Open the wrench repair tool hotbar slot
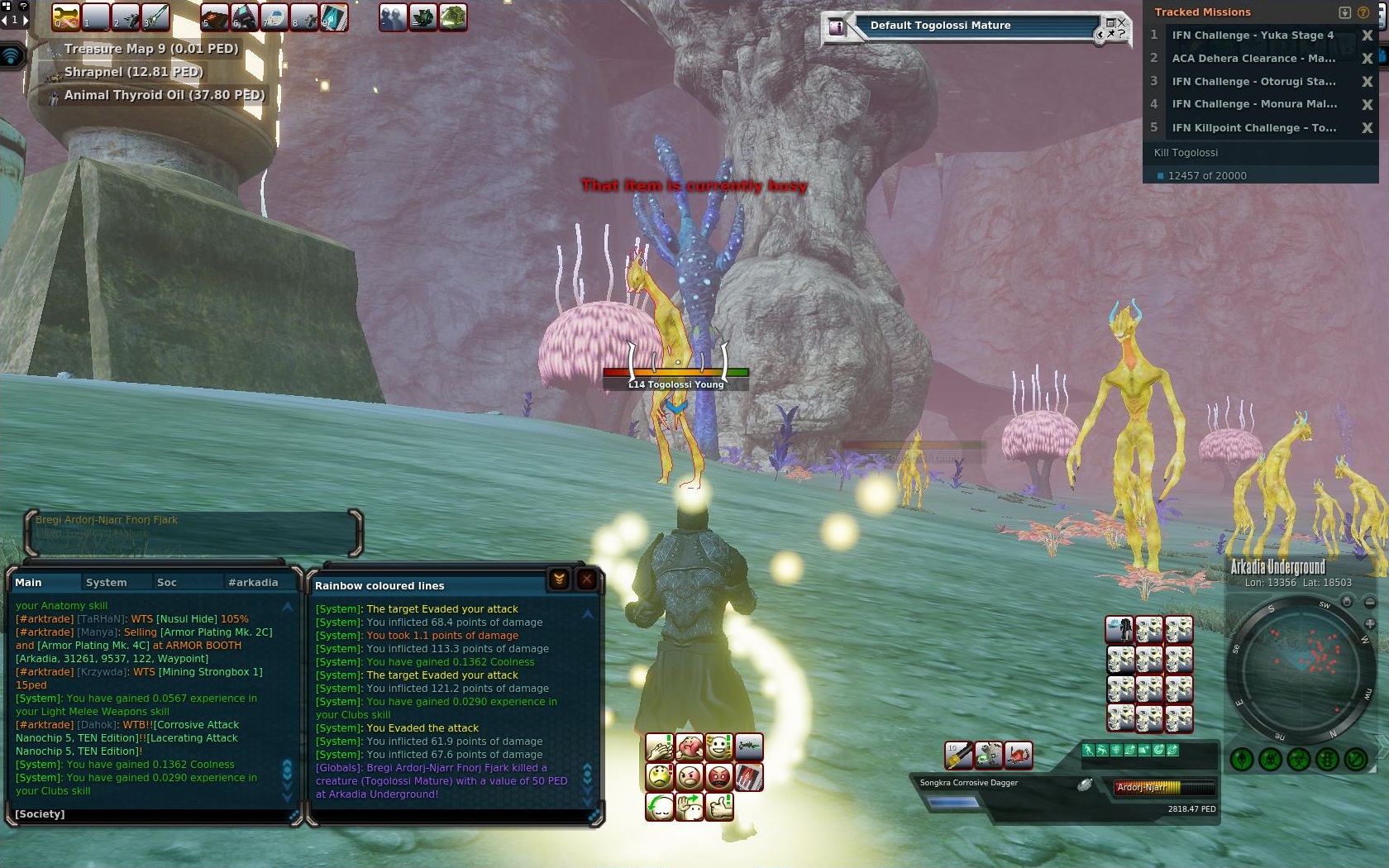 click(x=66, y=17)
